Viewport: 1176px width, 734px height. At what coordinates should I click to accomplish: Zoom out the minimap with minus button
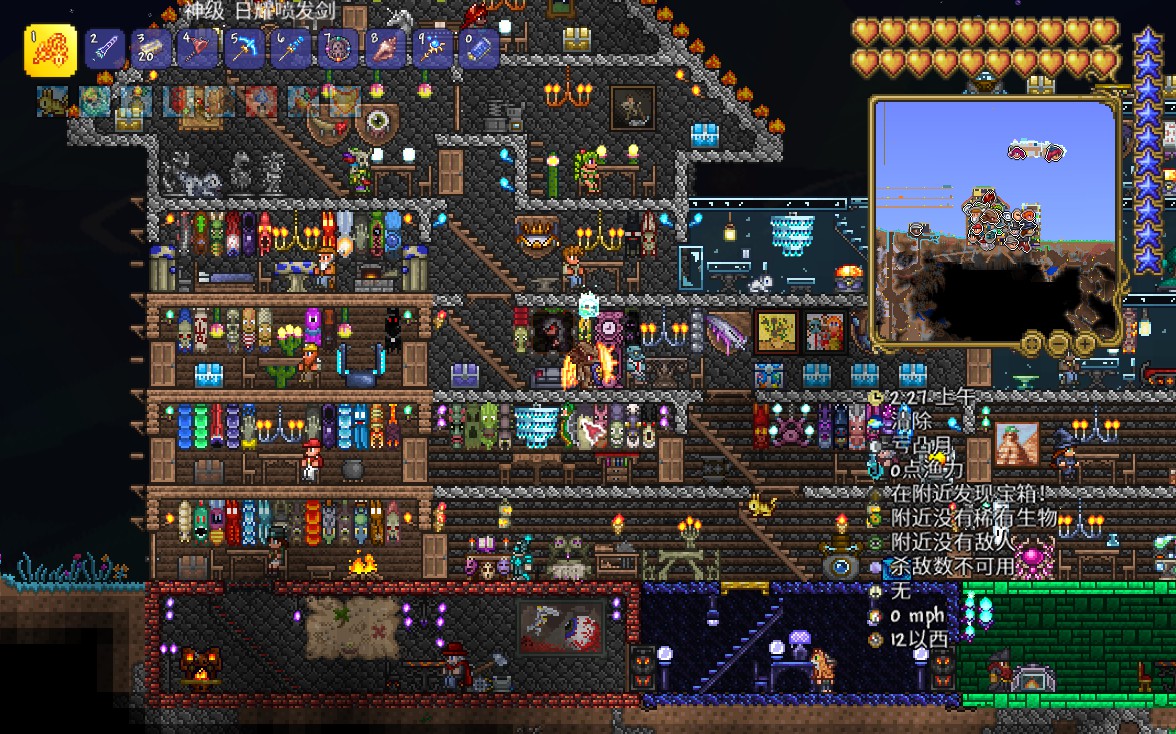[1059, 343]
